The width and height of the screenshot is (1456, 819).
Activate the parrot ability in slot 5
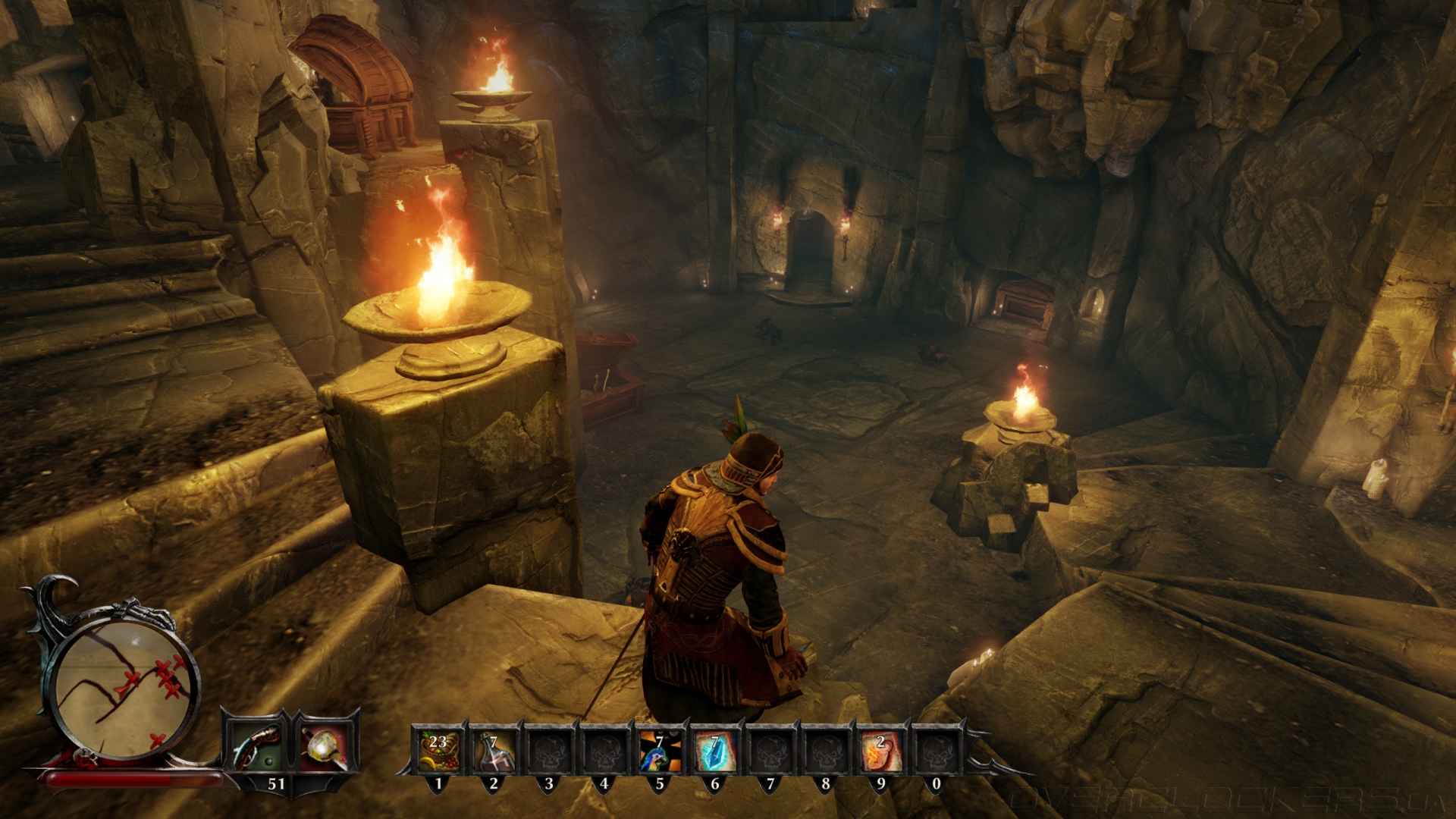pyautogui.click(x=659, y=750)
